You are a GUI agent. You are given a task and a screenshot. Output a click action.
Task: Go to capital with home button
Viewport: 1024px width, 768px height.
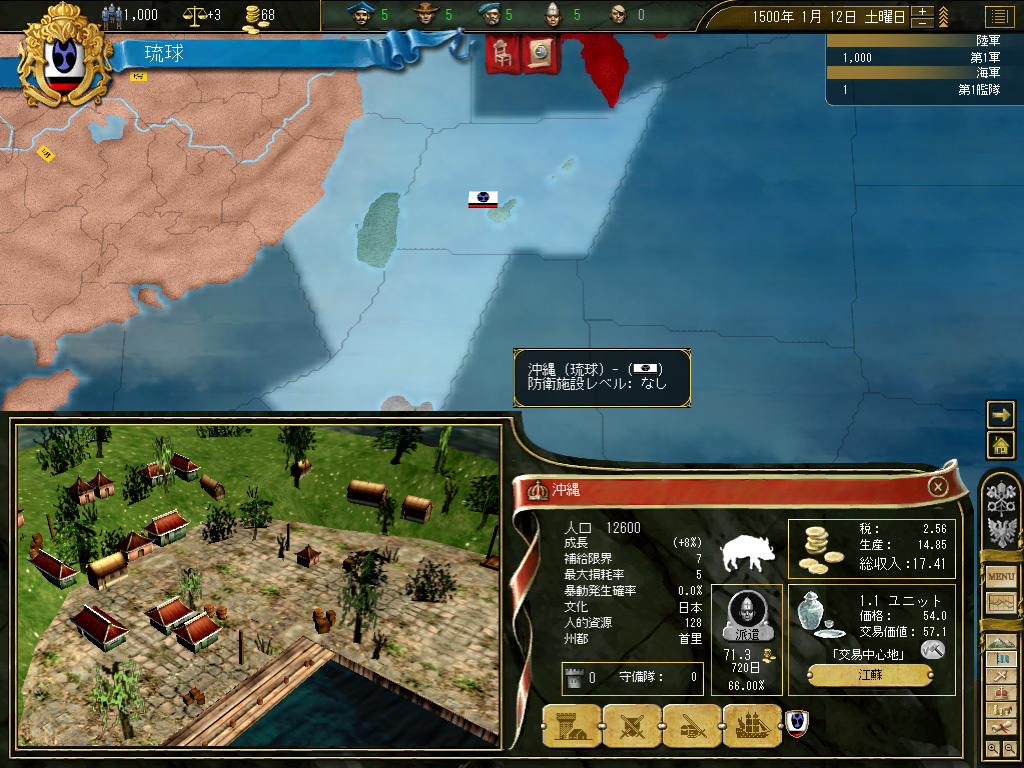pyautogui.click(x=1001, y=445)
